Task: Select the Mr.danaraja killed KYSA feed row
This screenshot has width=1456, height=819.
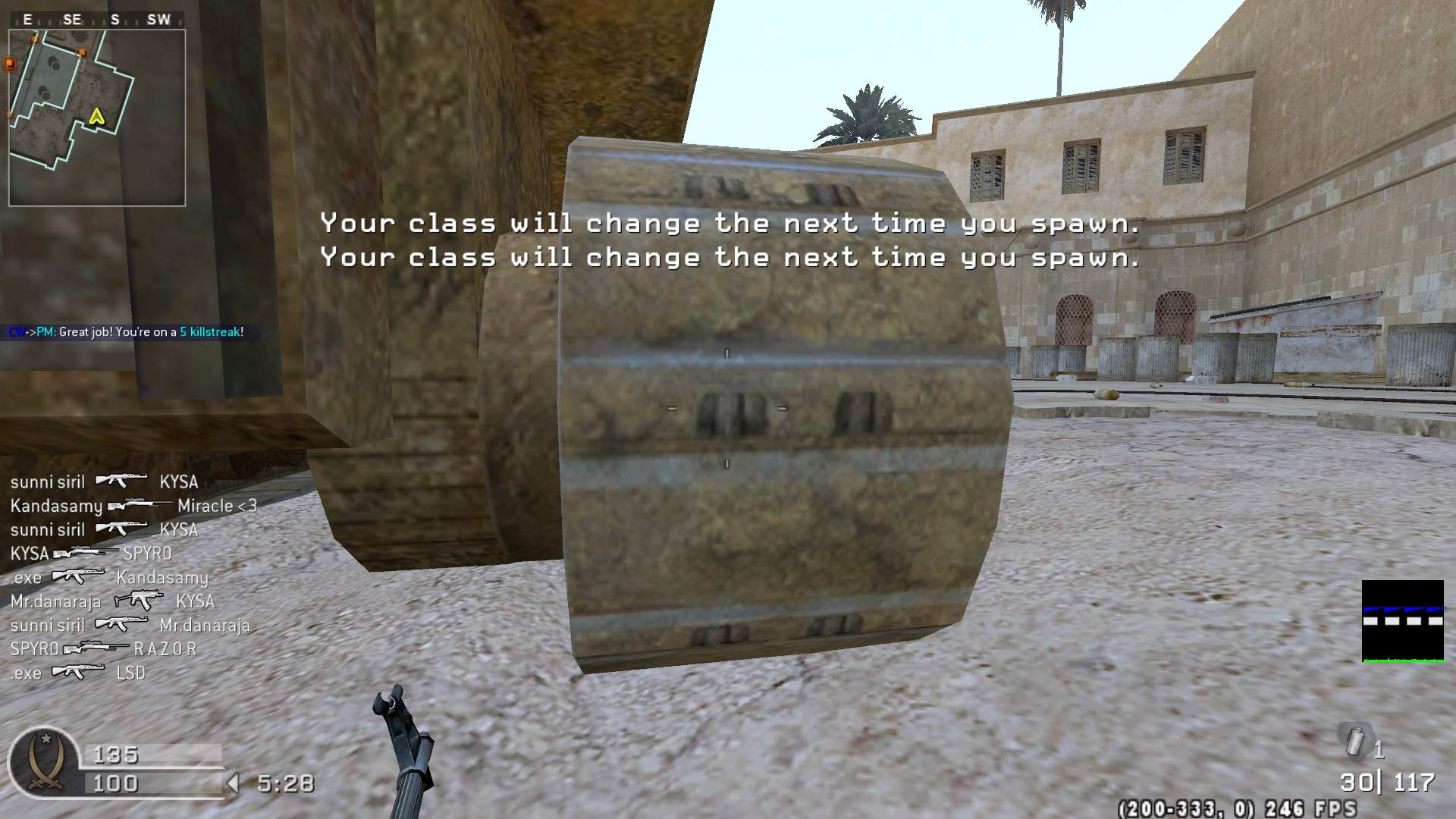Action: 112,601
